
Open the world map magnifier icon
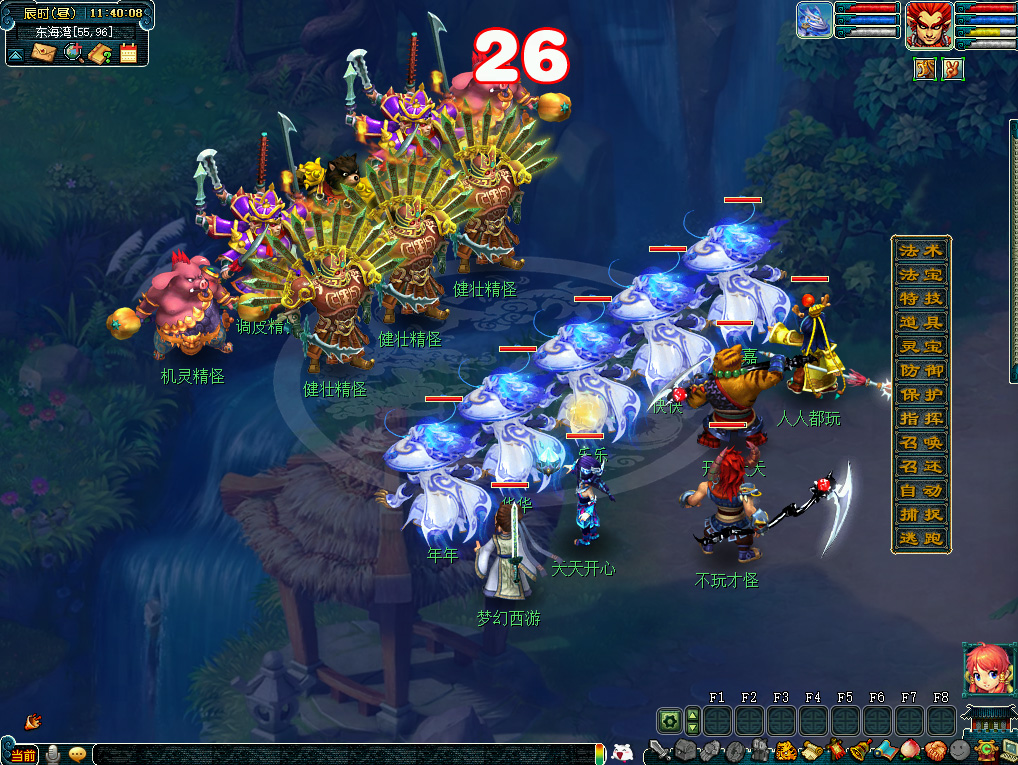coord(72,52)
